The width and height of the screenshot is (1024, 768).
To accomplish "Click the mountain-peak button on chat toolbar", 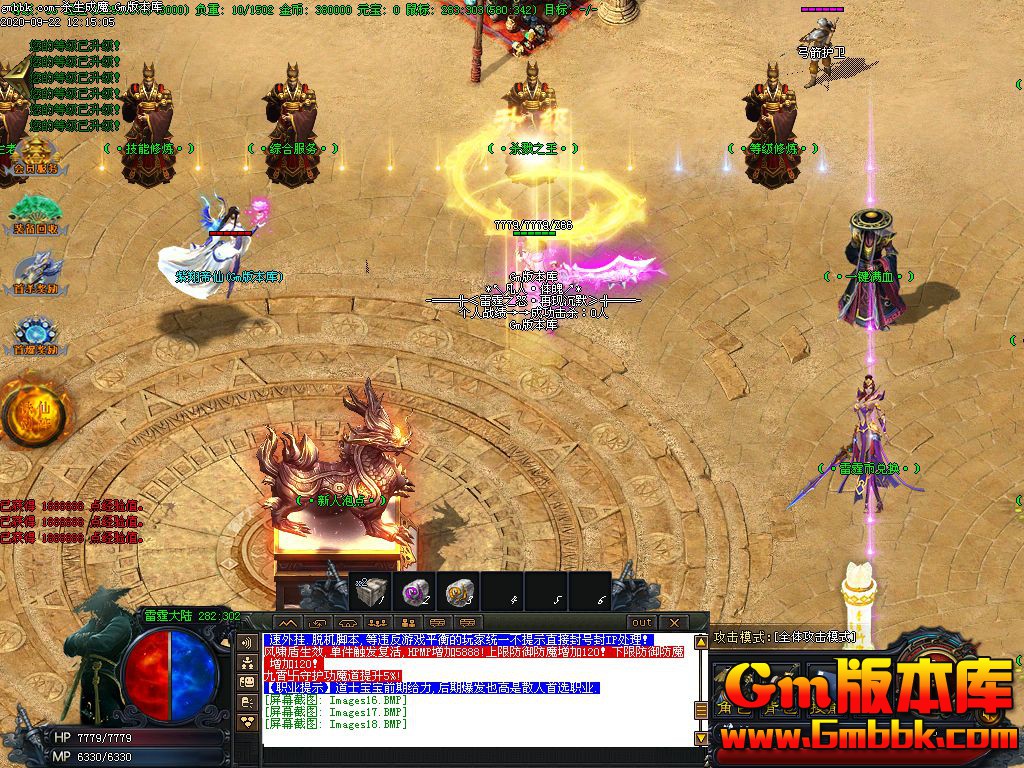I will [x=288, y=622].
